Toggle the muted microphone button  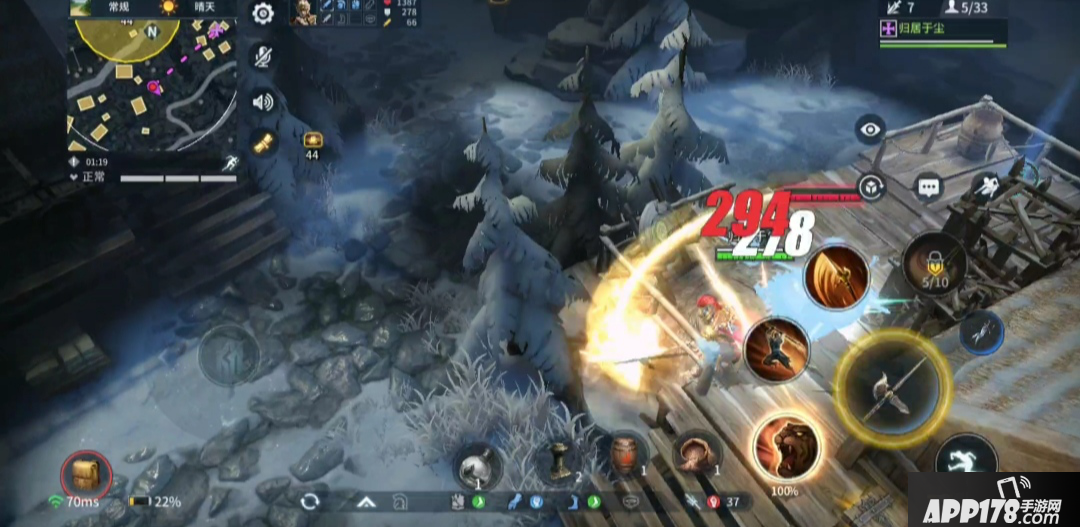click(263, 57)
